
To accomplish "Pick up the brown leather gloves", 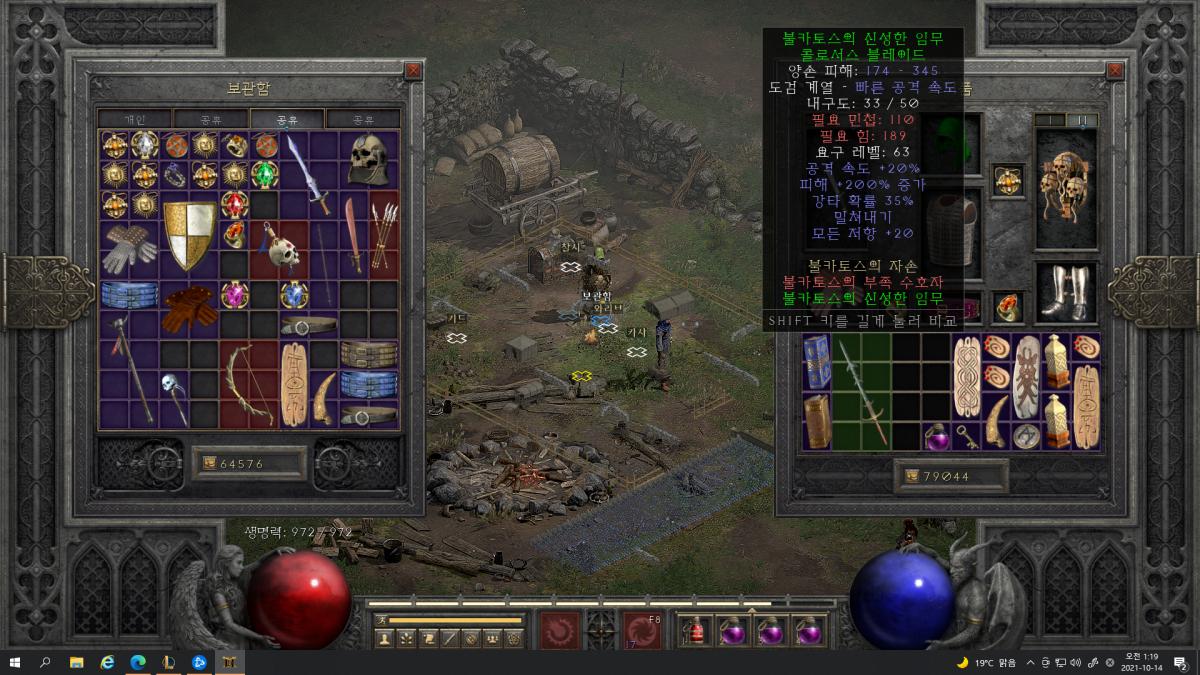I will 190,308.
